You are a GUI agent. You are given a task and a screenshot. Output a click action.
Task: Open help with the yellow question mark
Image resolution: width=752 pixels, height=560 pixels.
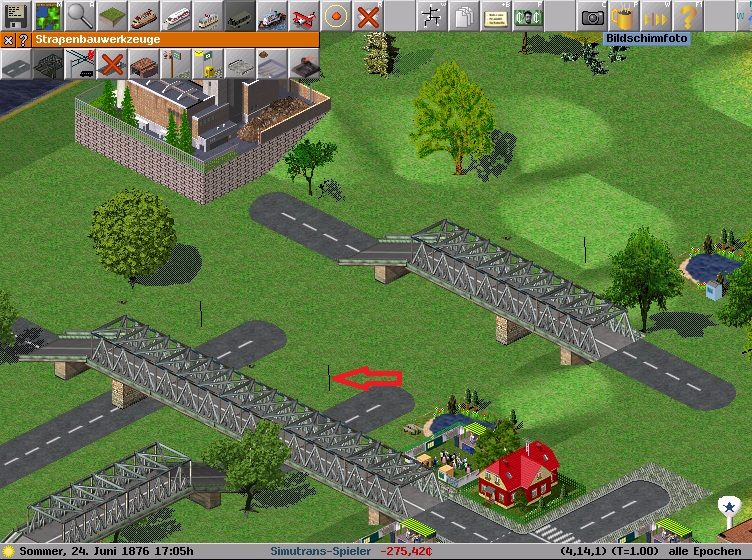(x=688, y=15)
